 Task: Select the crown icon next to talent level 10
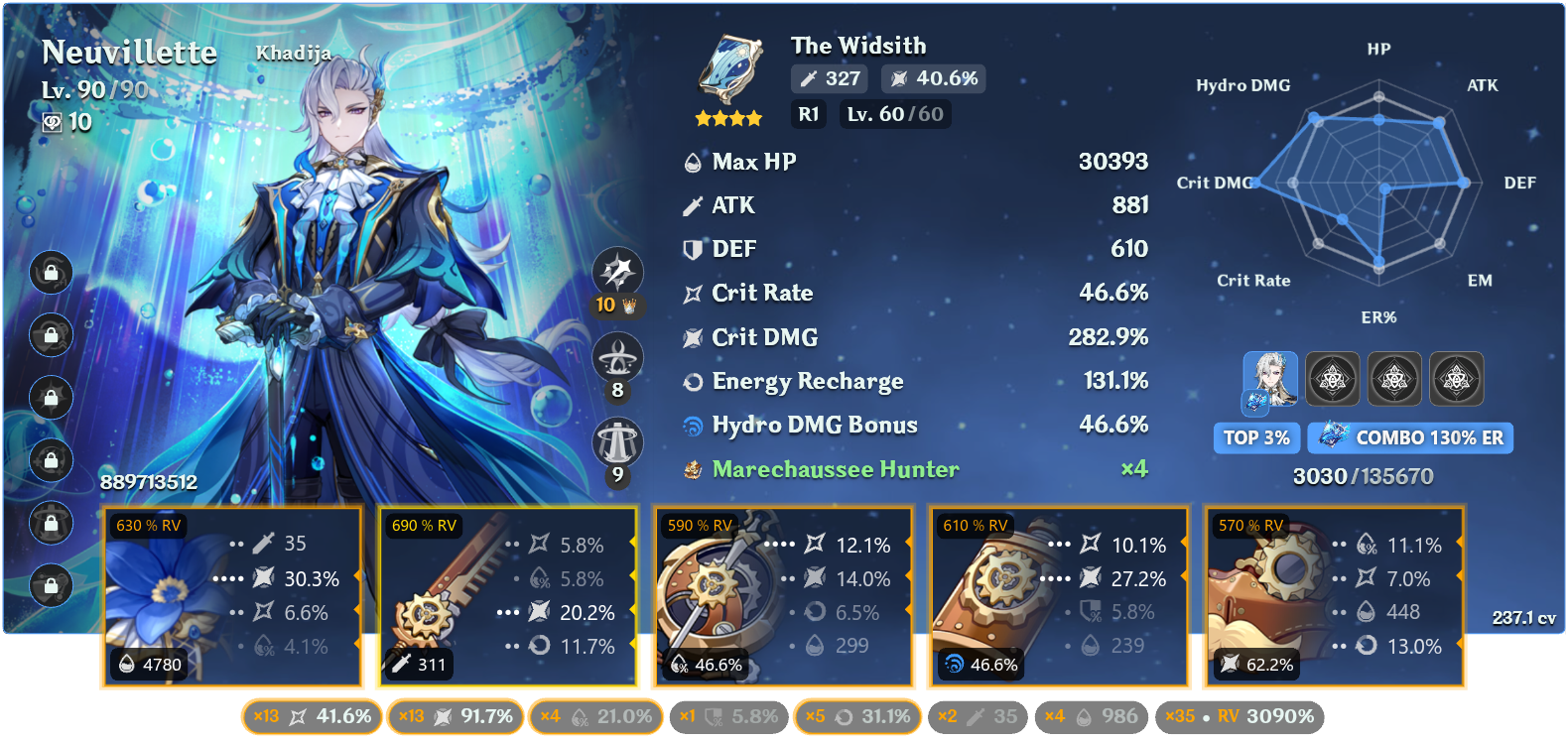[x=629, y=306]
